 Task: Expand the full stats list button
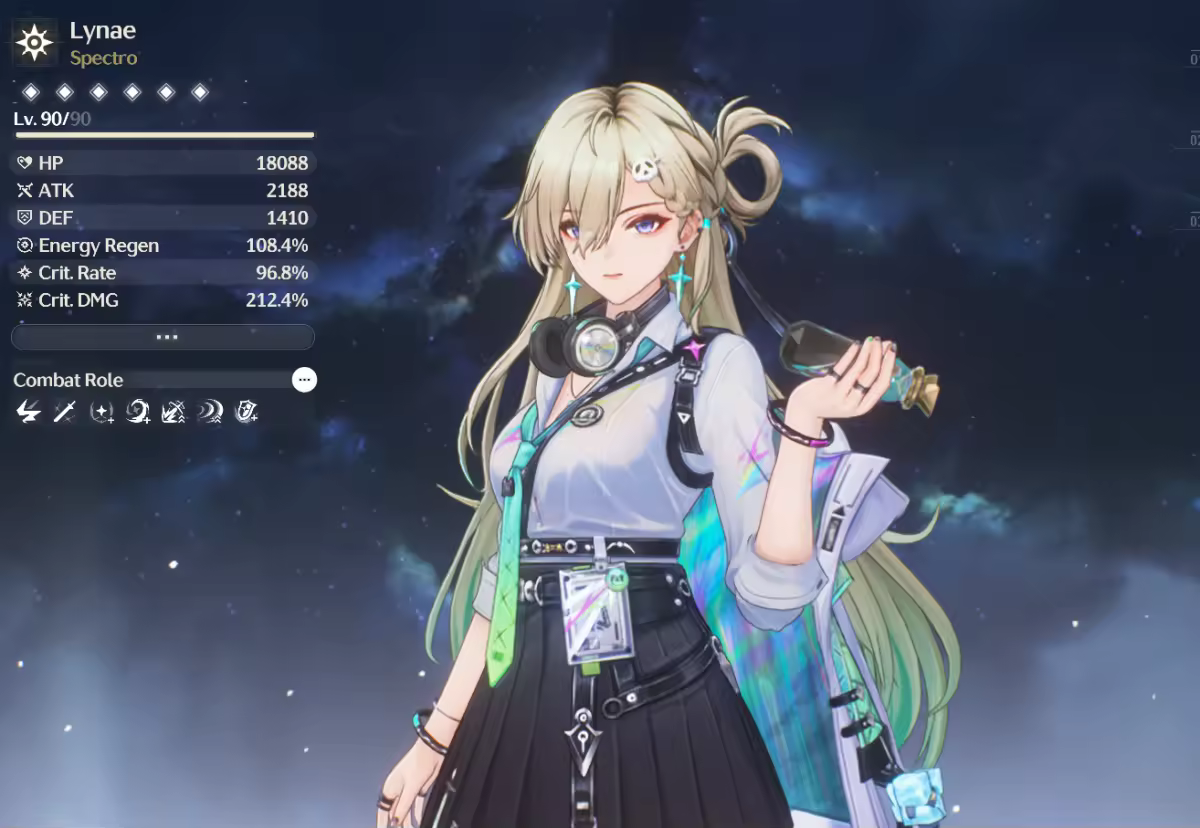tap(163, 338)
